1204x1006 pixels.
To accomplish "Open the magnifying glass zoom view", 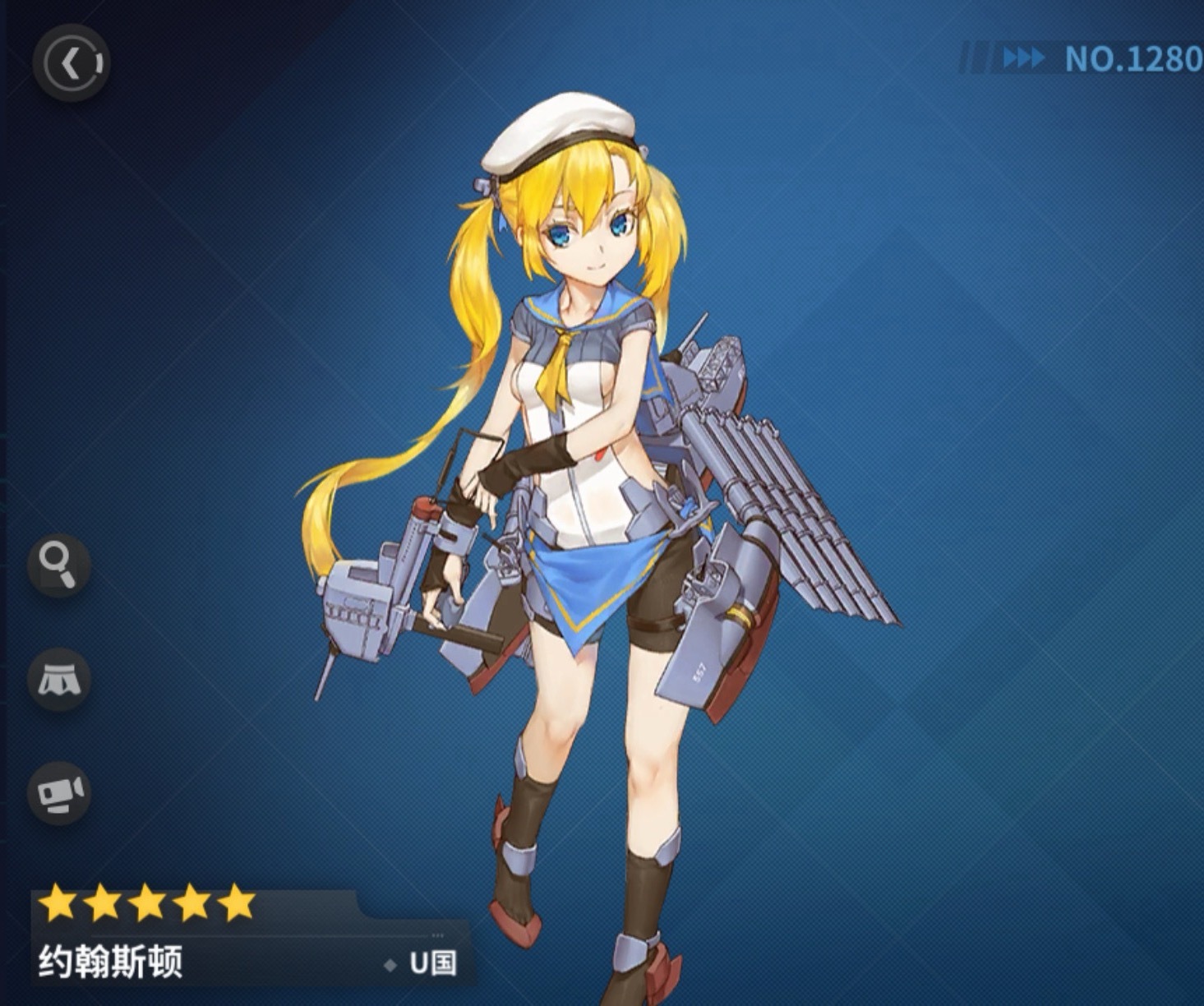I will [59, 564].
